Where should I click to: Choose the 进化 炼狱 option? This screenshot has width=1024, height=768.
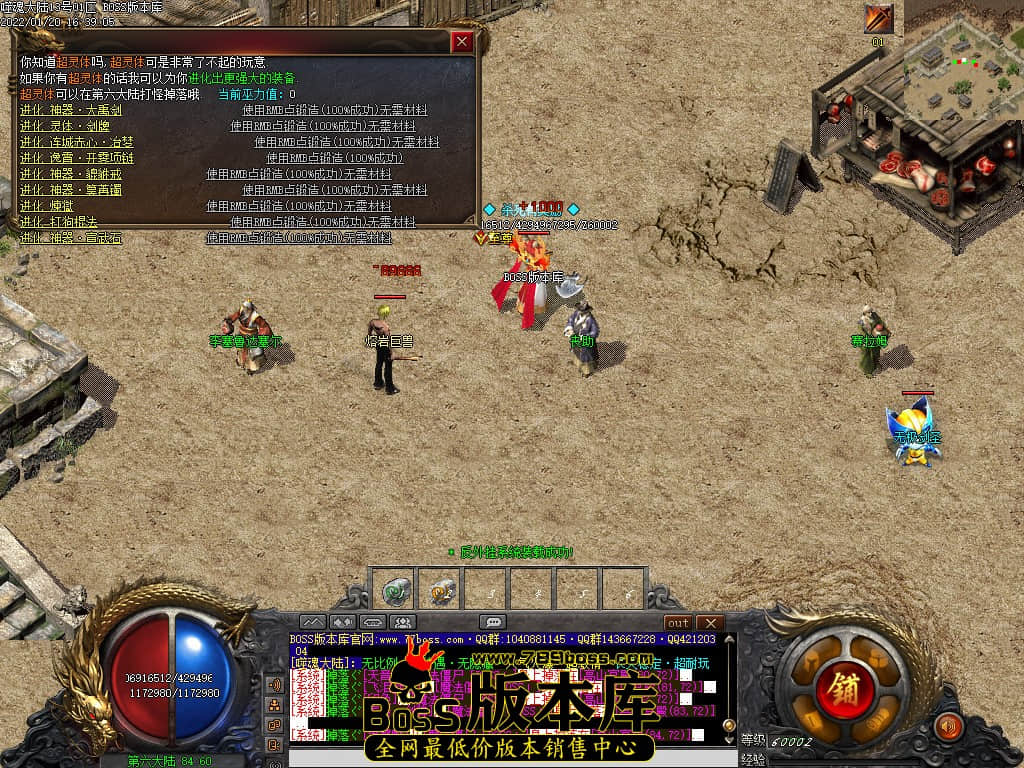pos(44,206)
